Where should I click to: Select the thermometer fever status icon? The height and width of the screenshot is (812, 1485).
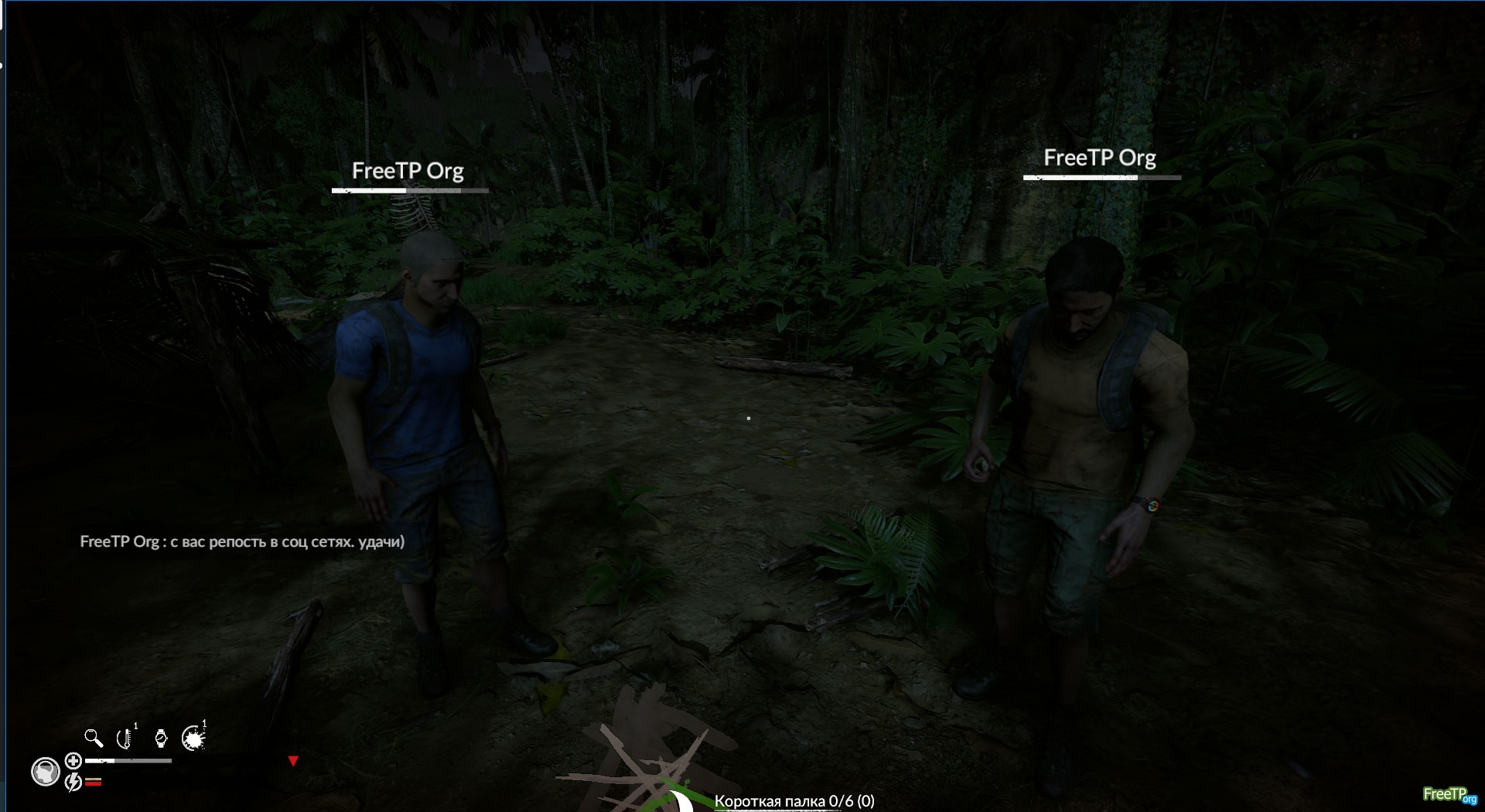125,739
